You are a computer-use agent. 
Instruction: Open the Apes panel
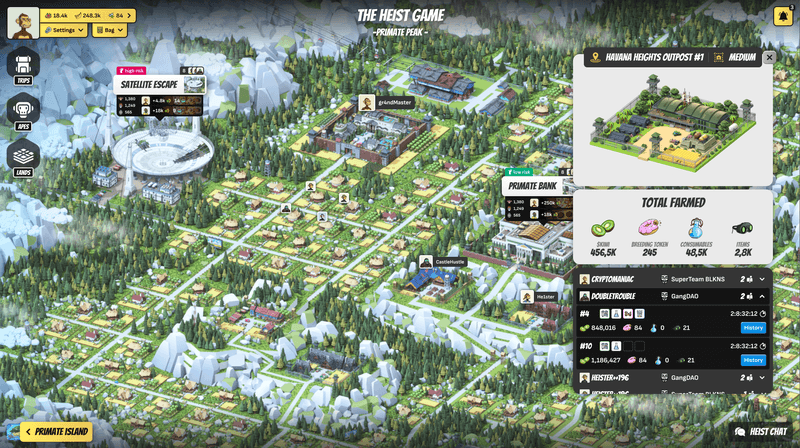click(23, 111)
